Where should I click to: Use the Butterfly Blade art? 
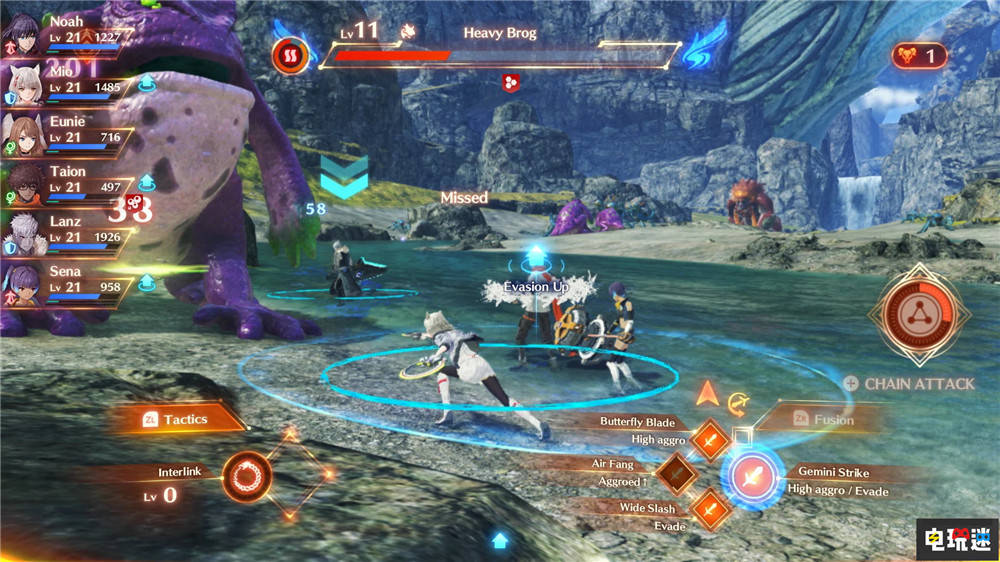tap(710, 436)
